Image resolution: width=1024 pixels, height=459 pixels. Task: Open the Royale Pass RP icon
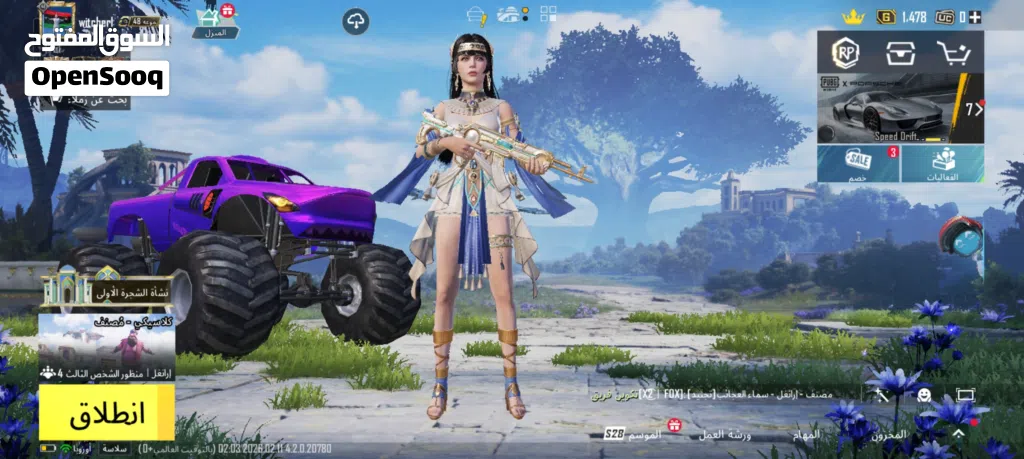849,52
